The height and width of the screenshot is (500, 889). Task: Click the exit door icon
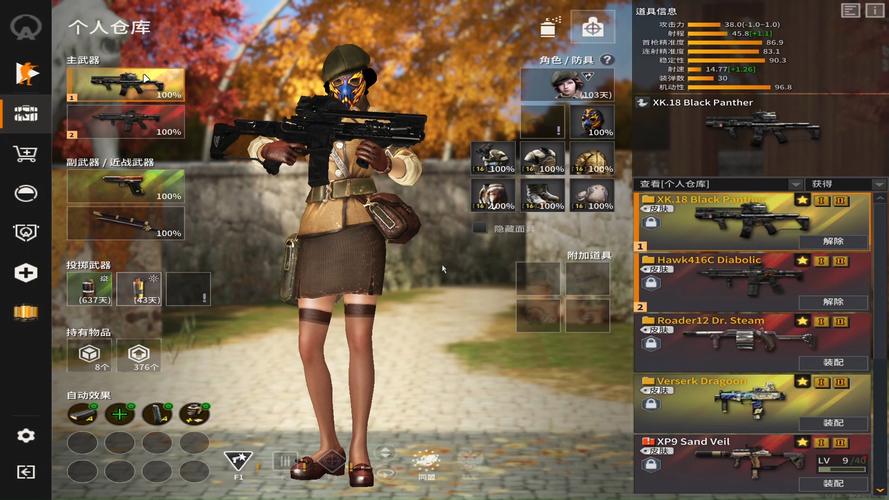(x=25, y=472)
